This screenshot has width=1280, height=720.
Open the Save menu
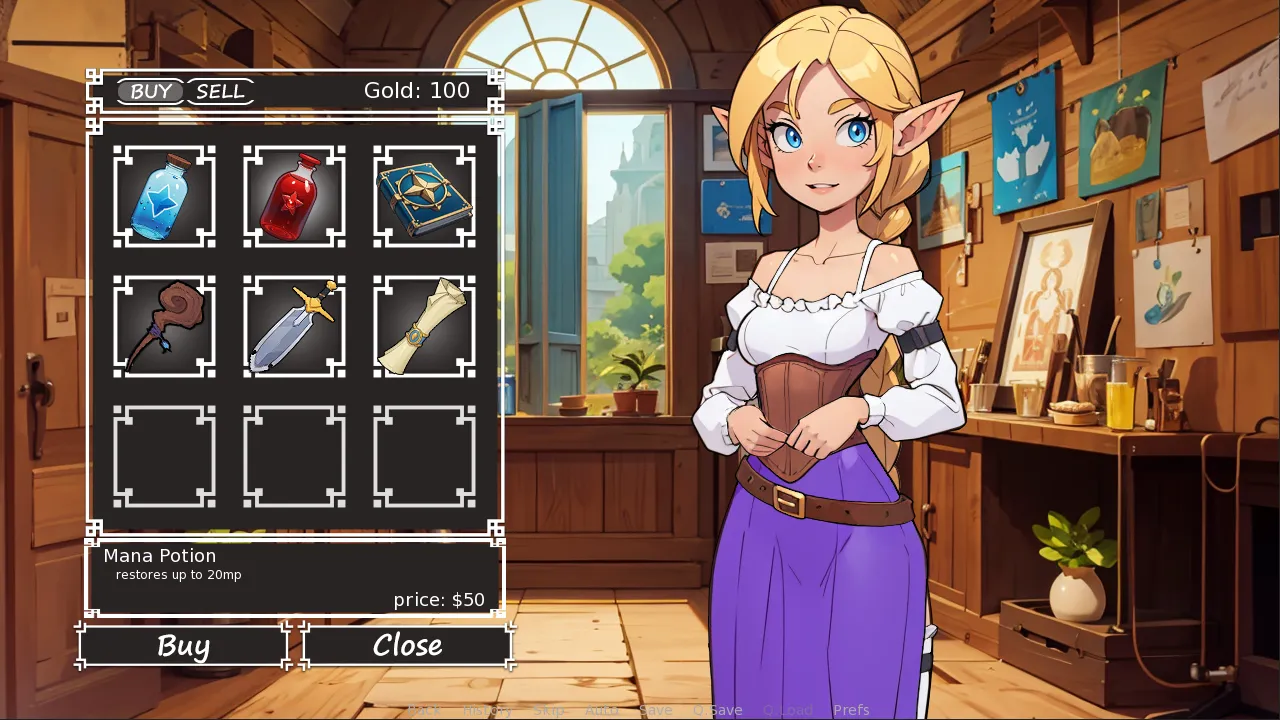pos(655,710)
